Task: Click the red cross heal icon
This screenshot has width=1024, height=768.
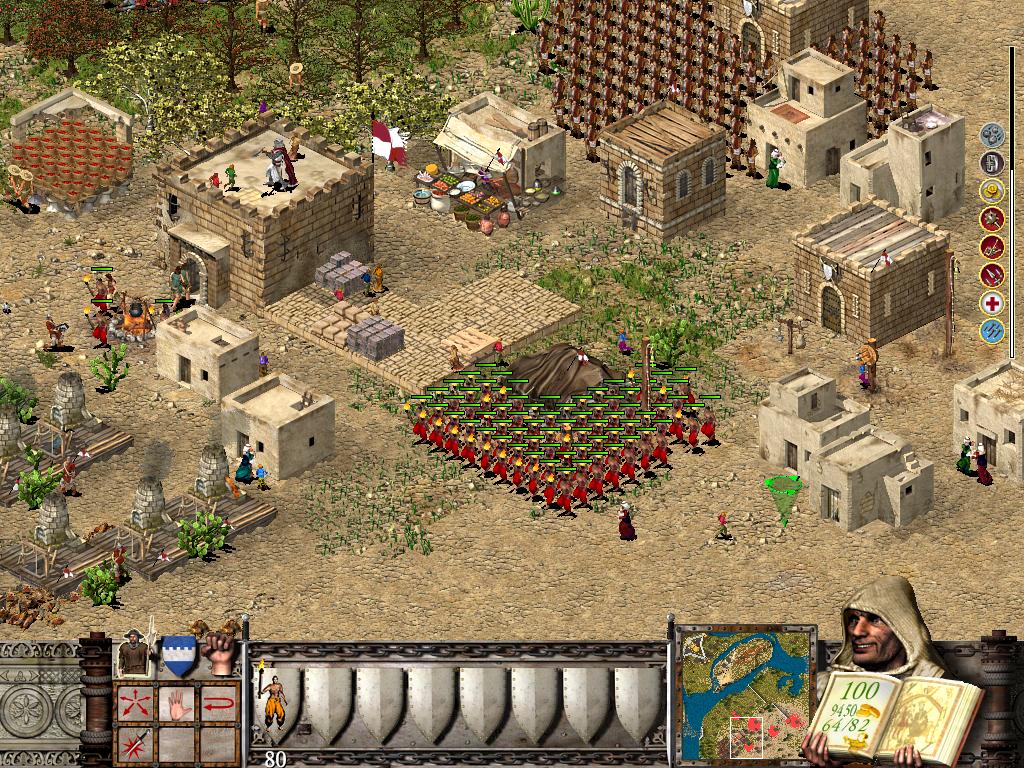Action: pyautogui.click(x=991, y=304)
